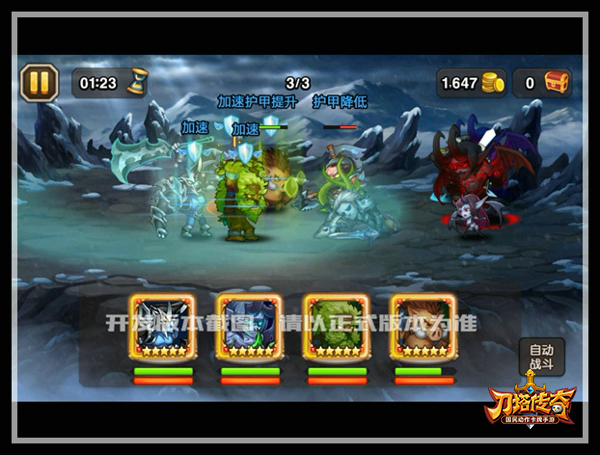Click the gold coins icon
This screenshot has height=455, width=600.
(491, 83)
